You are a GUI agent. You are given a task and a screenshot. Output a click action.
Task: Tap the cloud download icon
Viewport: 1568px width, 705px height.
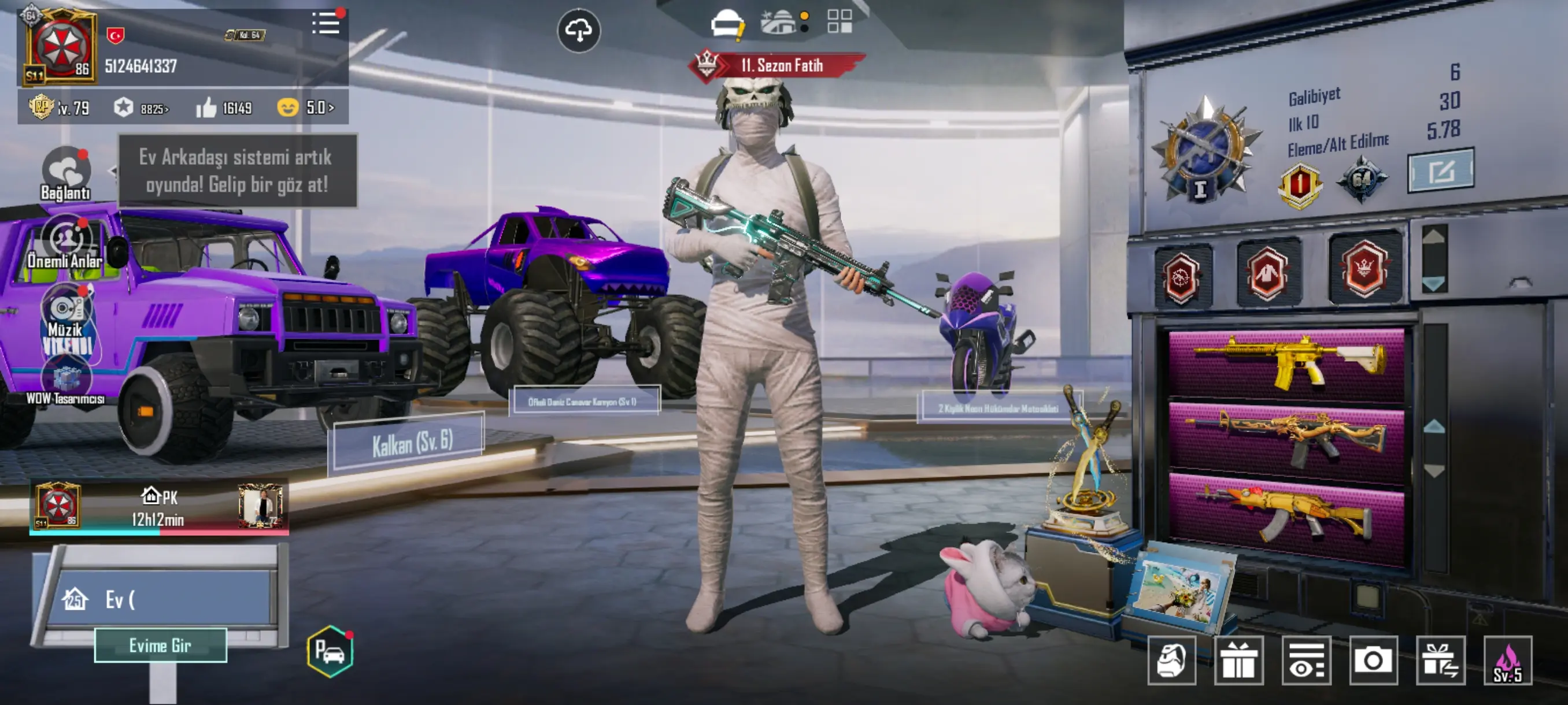[x=578, y=30]
